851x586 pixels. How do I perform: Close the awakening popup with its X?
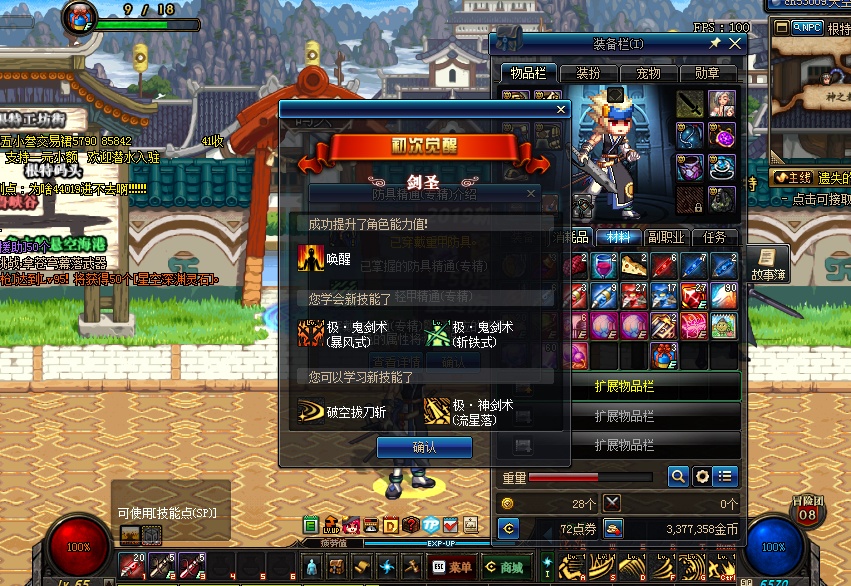click(x=560, y=110)
